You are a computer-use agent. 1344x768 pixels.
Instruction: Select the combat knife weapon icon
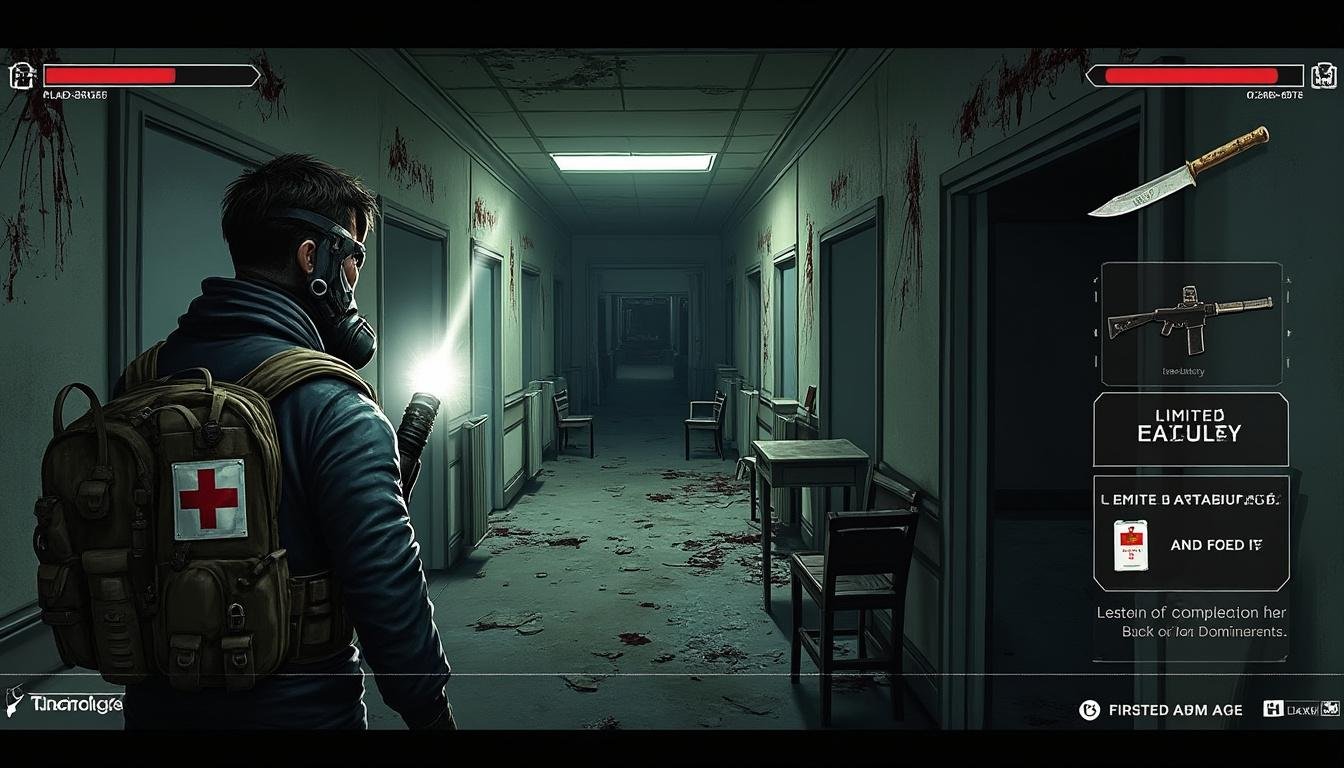click(x=1178, y=171)
